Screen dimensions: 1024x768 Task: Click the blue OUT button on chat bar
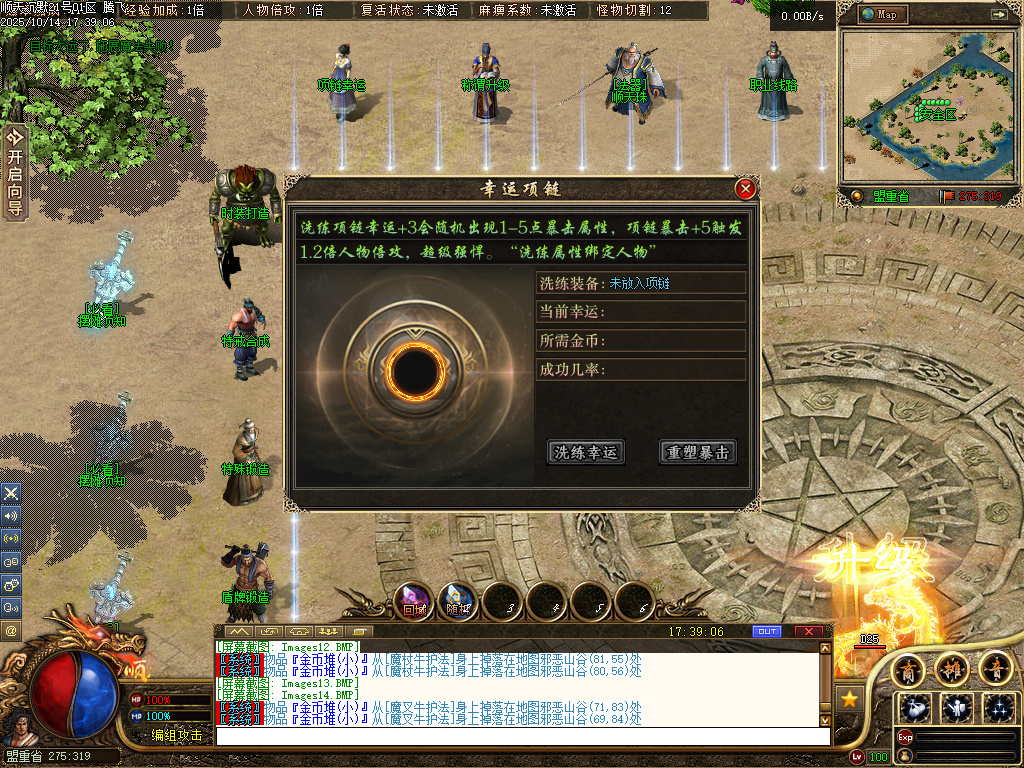tap(767, 631)
